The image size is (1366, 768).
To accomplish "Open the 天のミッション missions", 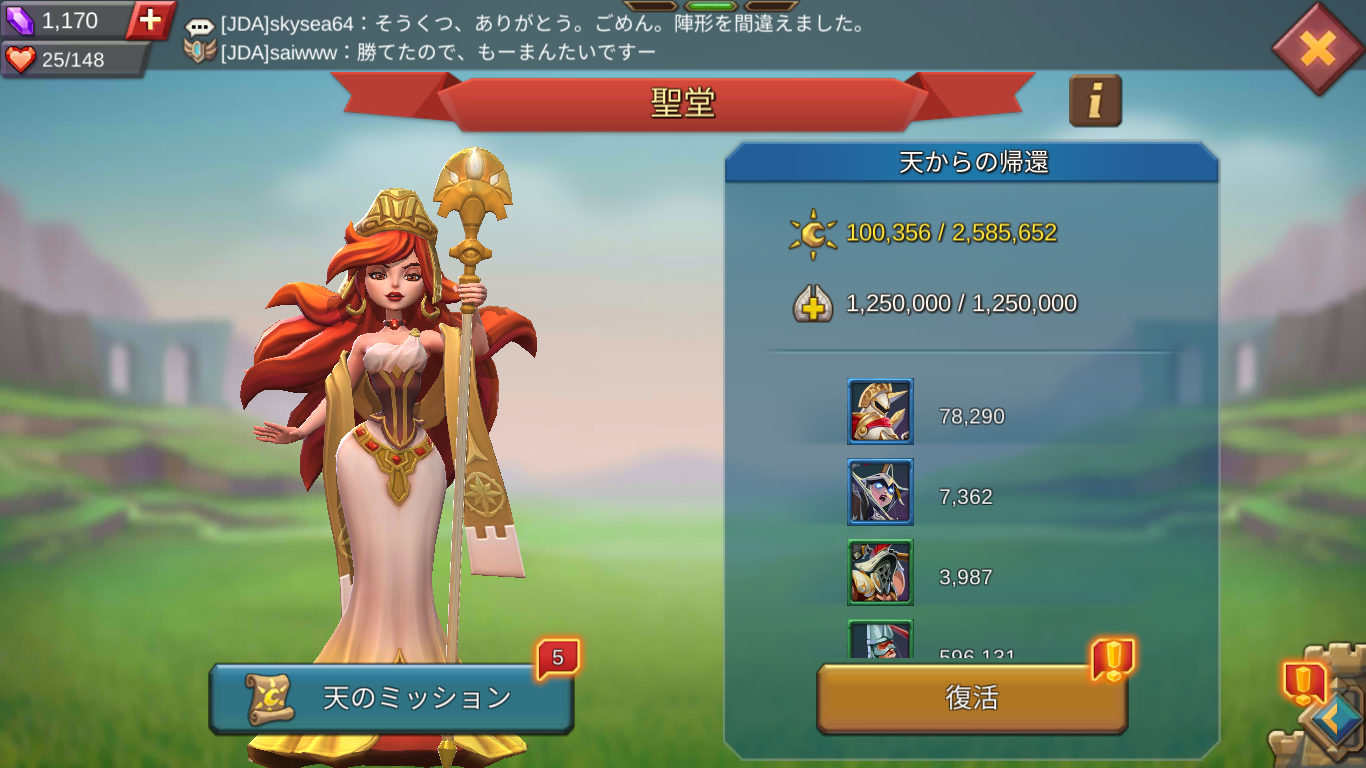I will (391, 698).
